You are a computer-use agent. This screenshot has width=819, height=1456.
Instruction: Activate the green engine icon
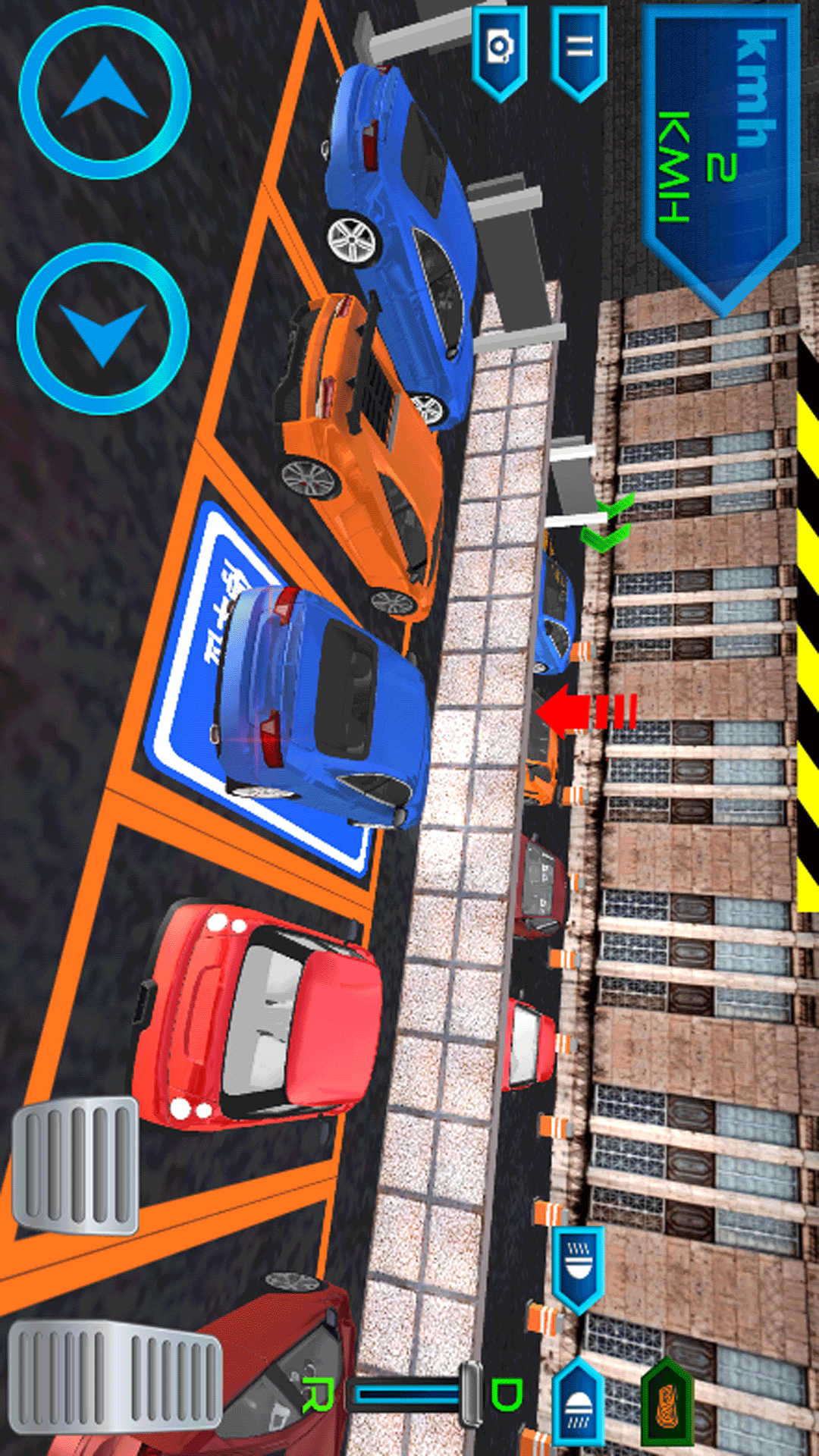coord(667,1403)
